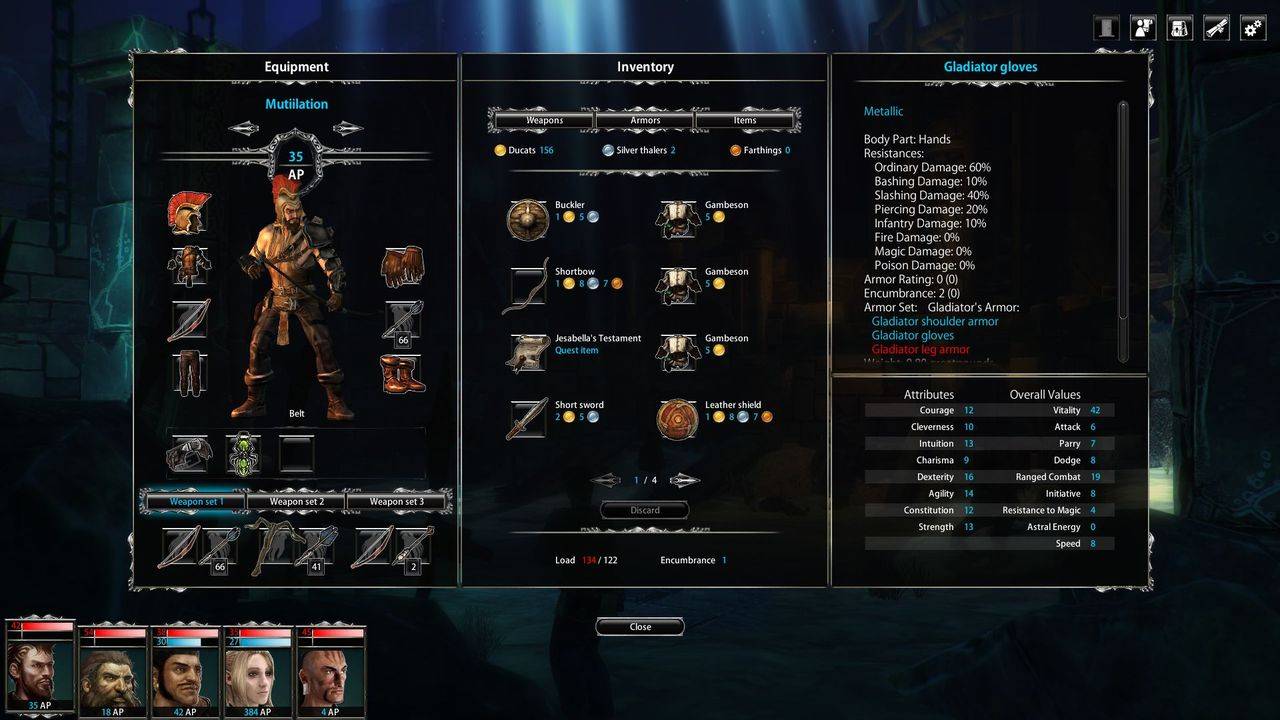Click the Discard button

(645, 510)
